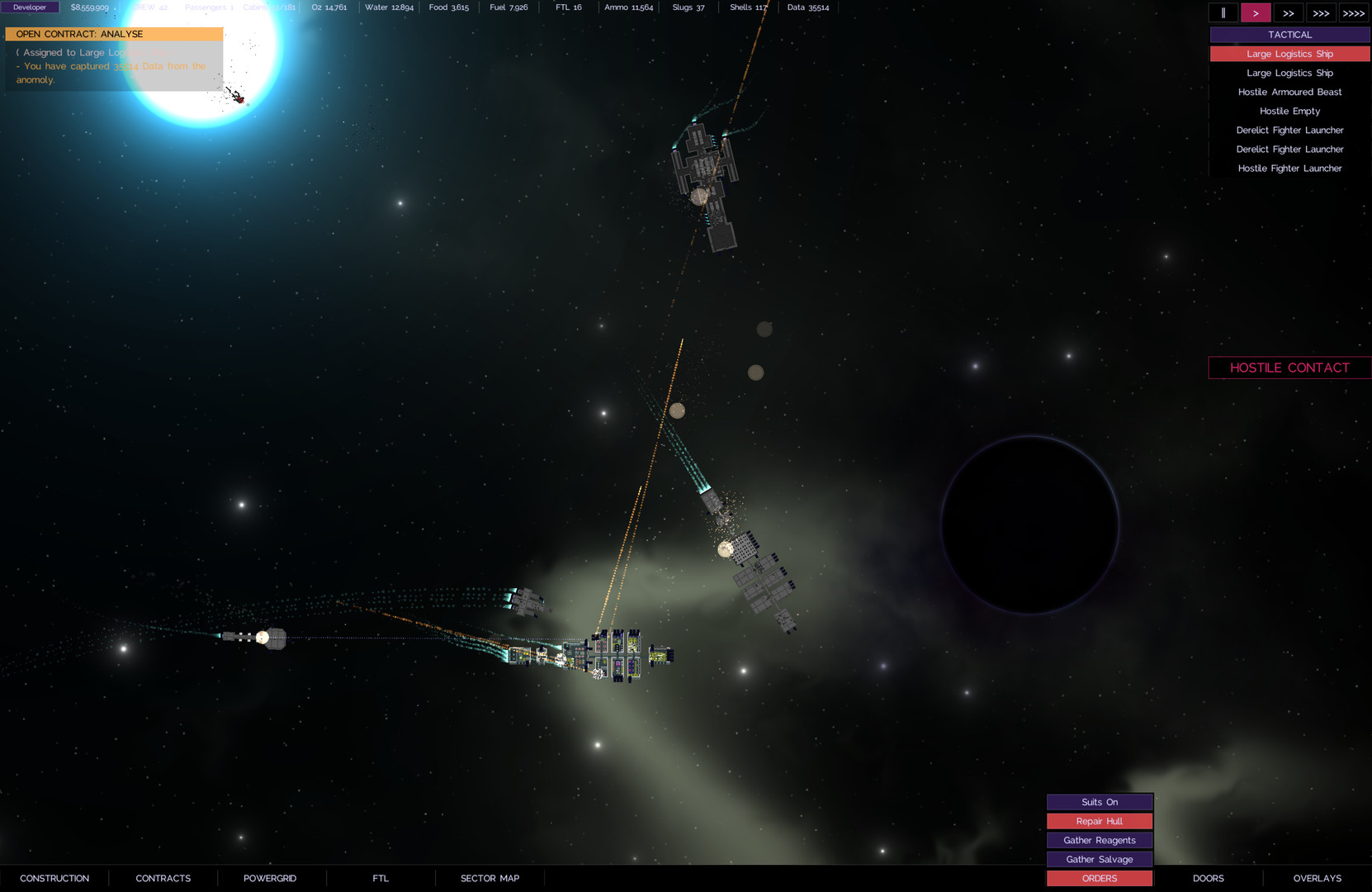Open the ORDERS panel
Image resolution: width=1372 pixels, height=892 pixels.
click(1099, 878)
